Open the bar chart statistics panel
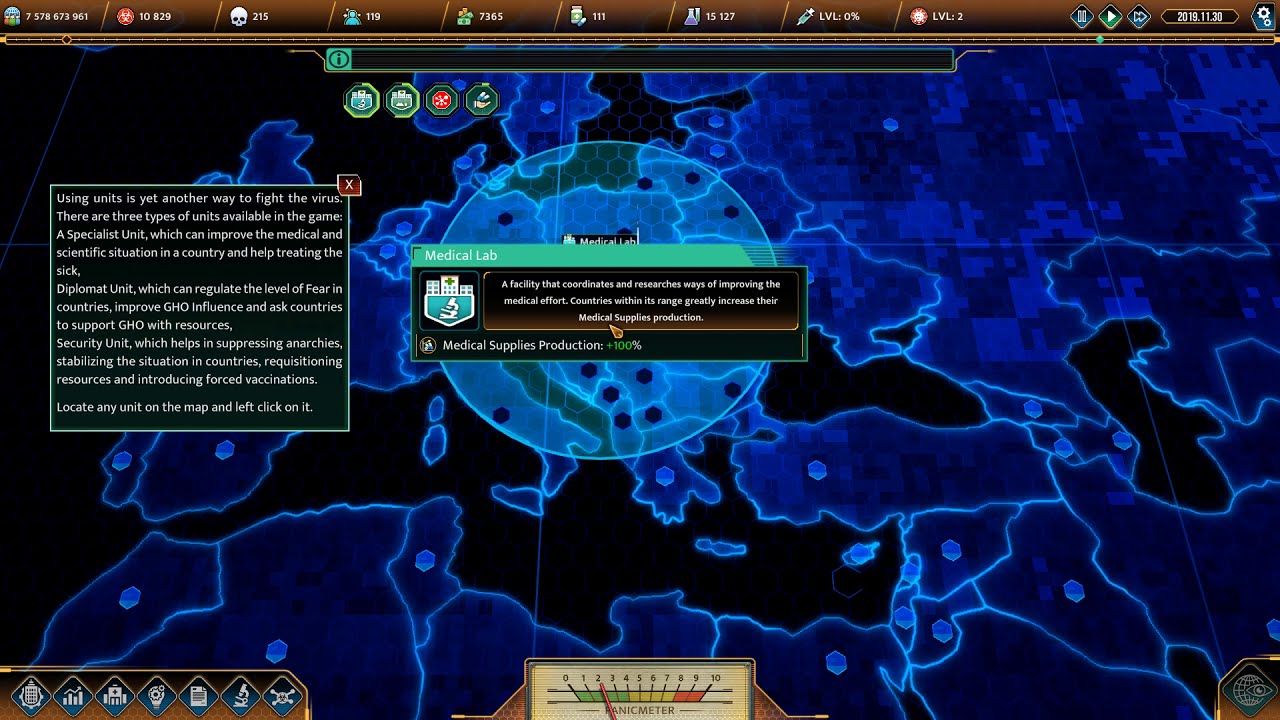This screenshot has width=1280, height=720. [x=72, y=695]
